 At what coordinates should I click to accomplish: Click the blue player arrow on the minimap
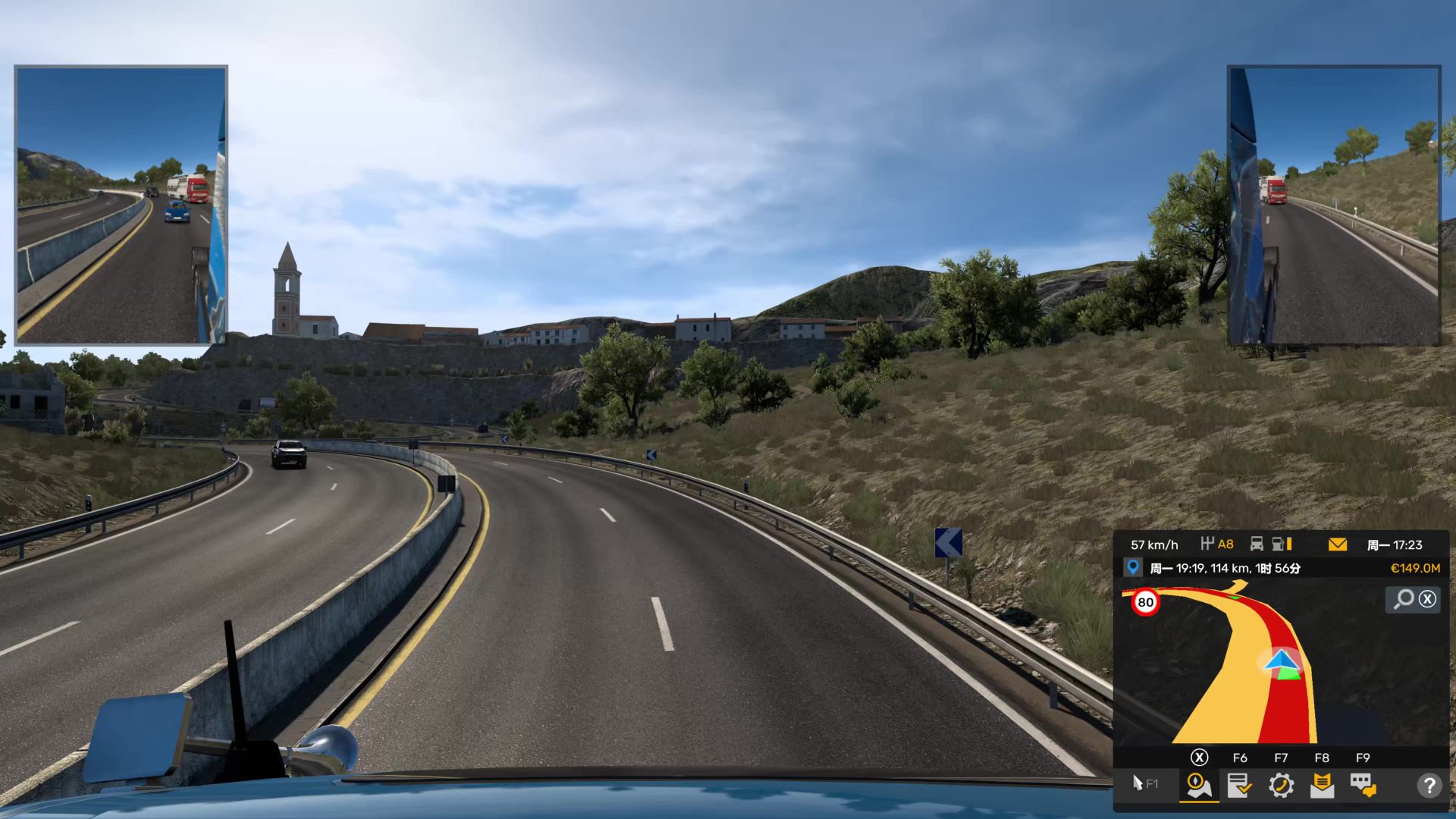click(1282, 659)
